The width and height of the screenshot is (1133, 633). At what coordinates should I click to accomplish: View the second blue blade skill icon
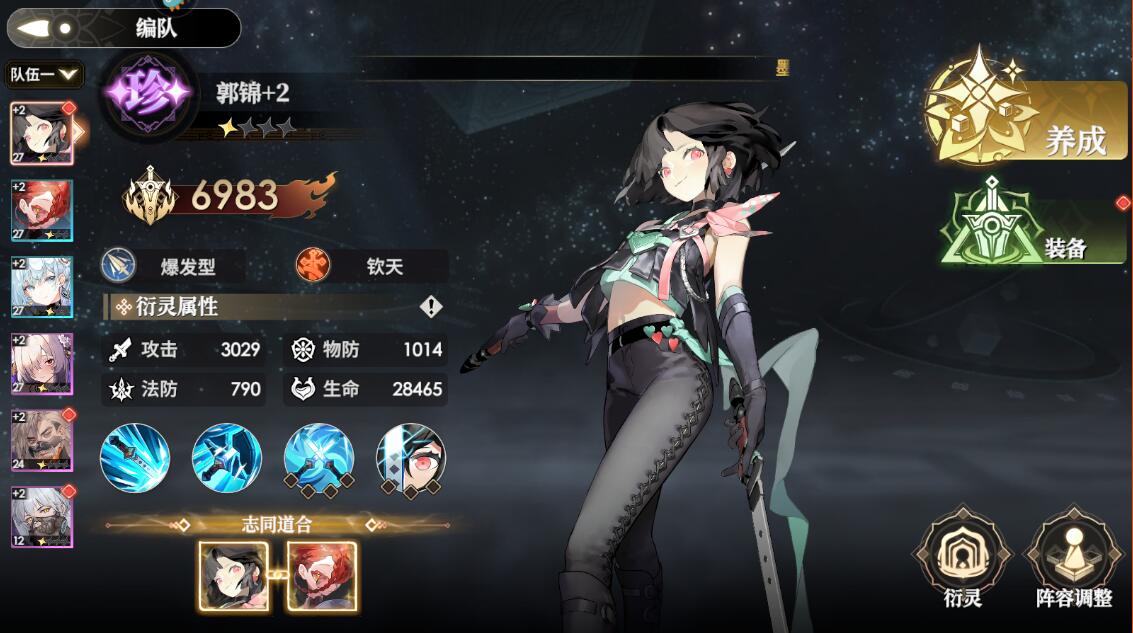(227, 458)
